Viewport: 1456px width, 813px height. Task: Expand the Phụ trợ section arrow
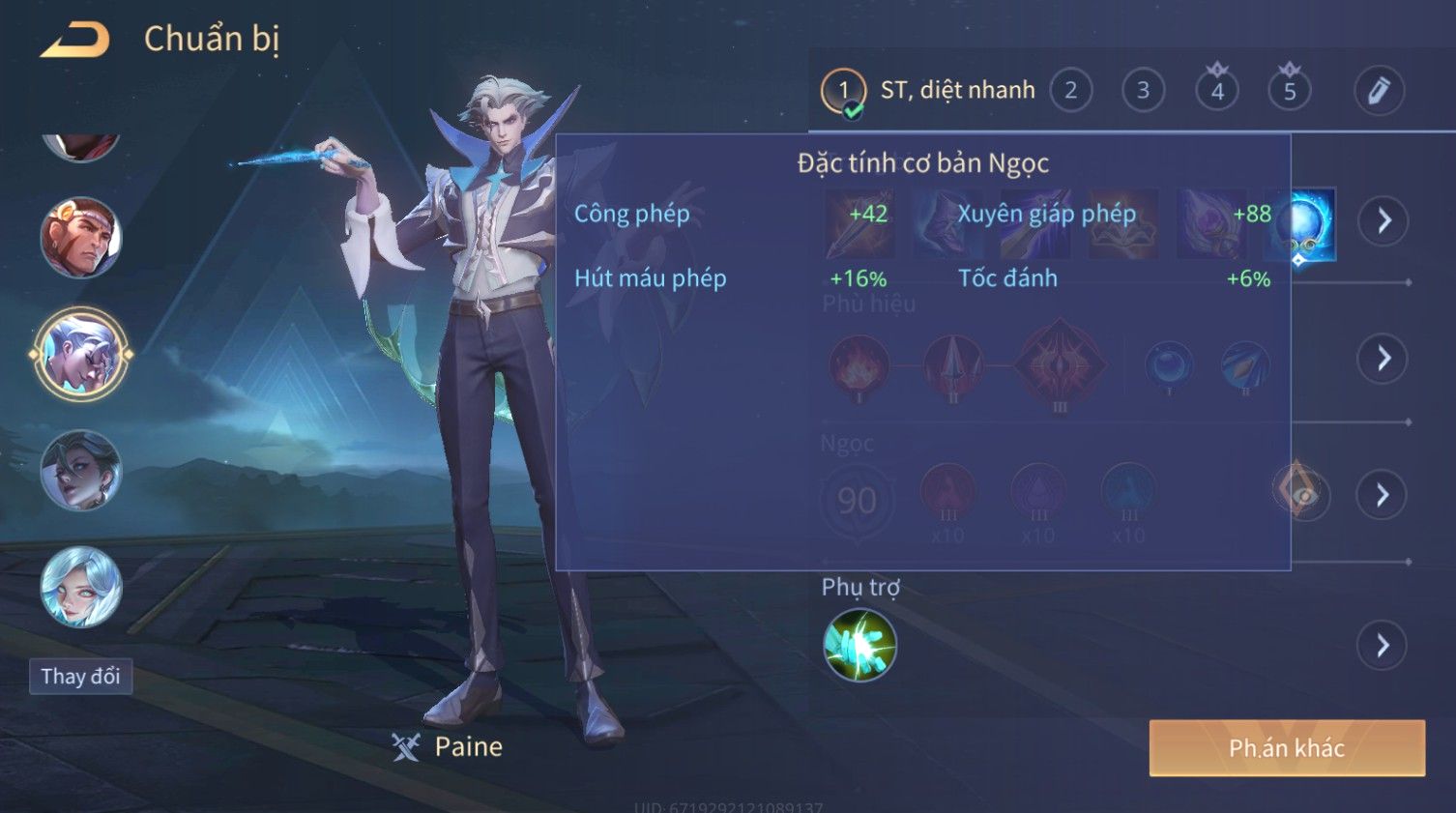pos(1383,646)
